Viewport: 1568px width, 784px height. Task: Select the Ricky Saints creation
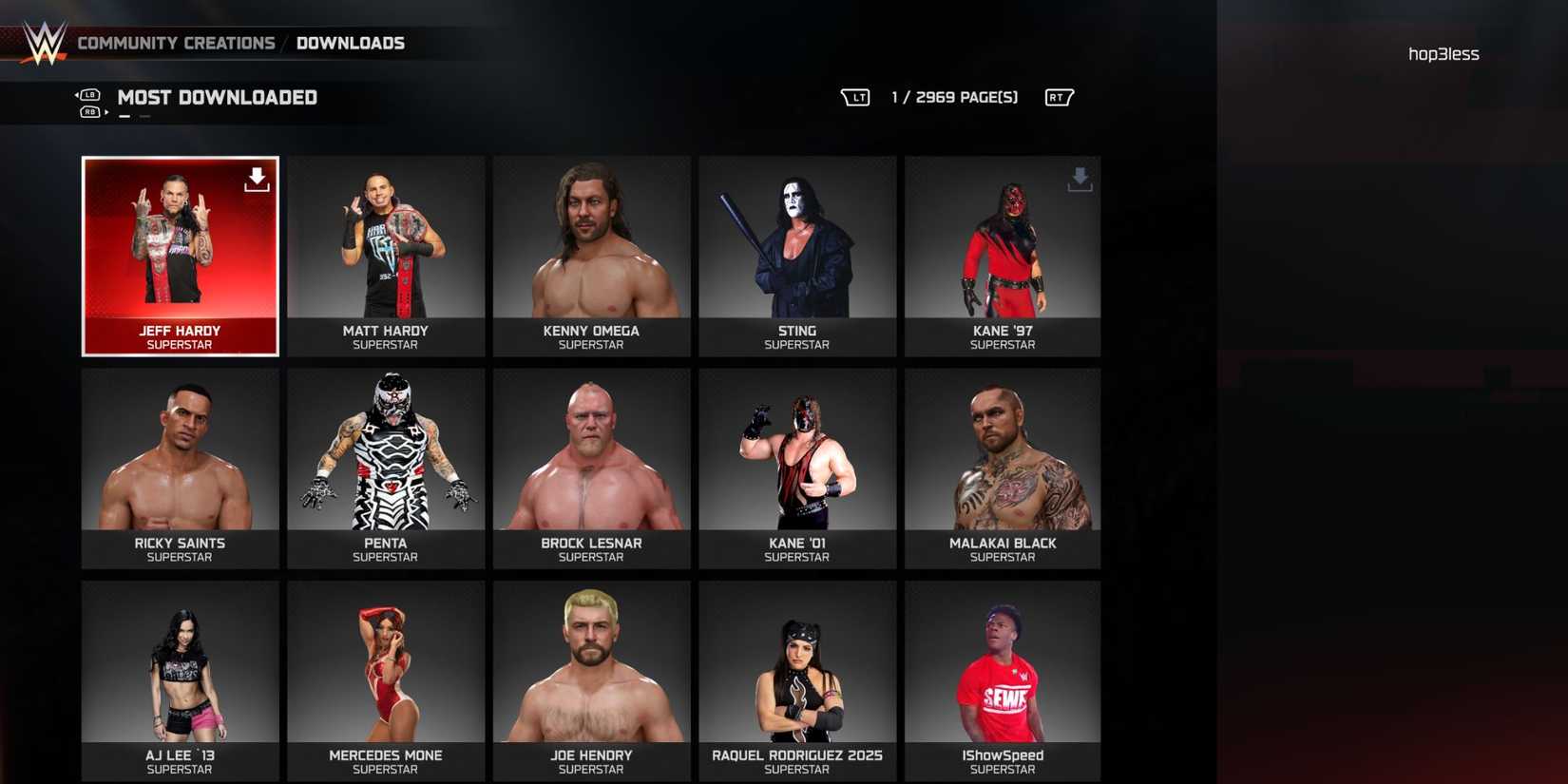(x=180, y=468)
